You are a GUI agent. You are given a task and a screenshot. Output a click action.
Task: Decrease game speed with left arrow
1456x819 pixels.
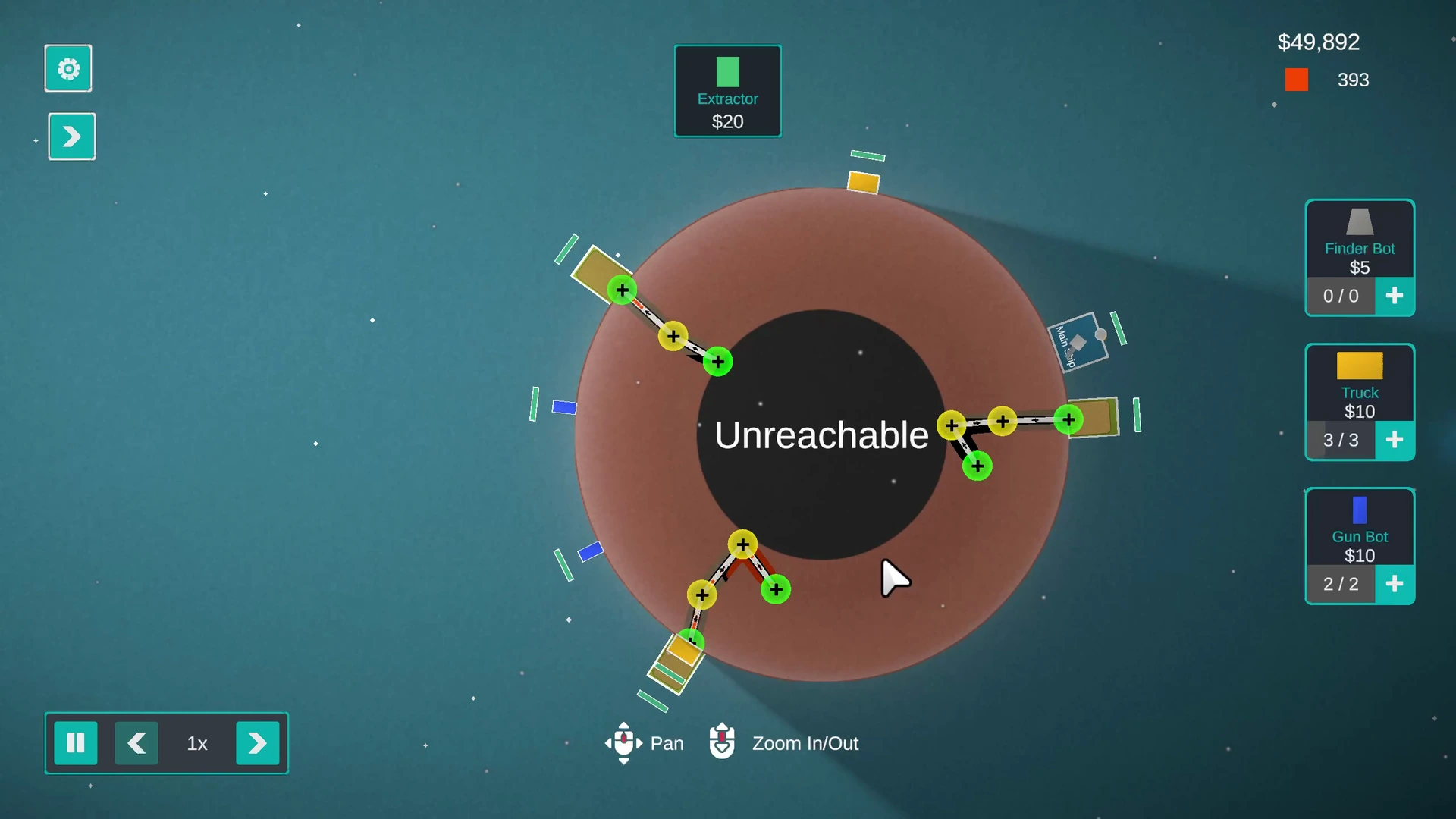[x=136, y=743]
